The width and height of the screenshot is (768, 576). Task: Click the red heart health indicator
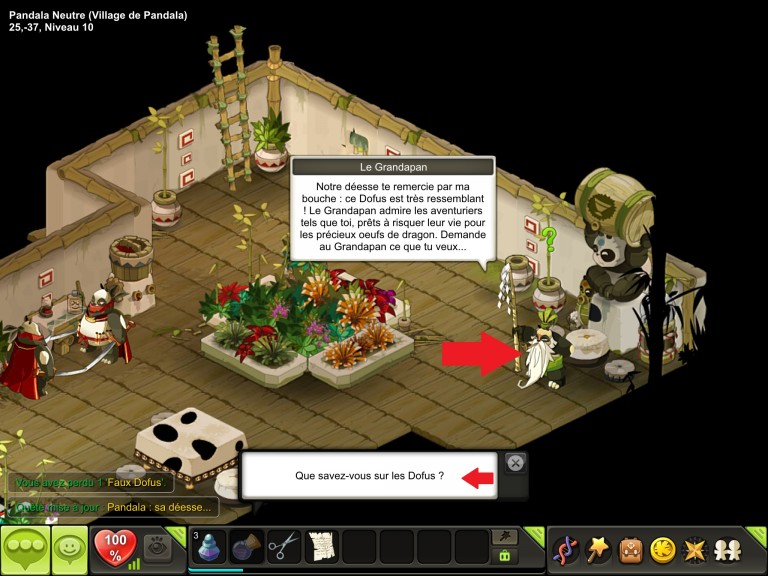pos(114,547)
